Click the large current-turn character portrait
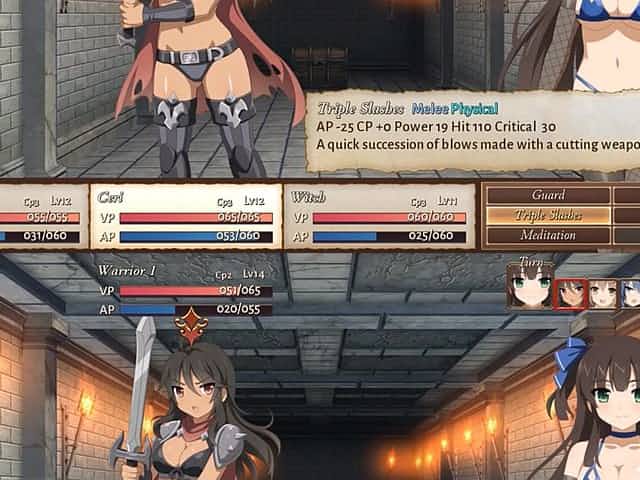640x480 pixels. pos(529,288)
